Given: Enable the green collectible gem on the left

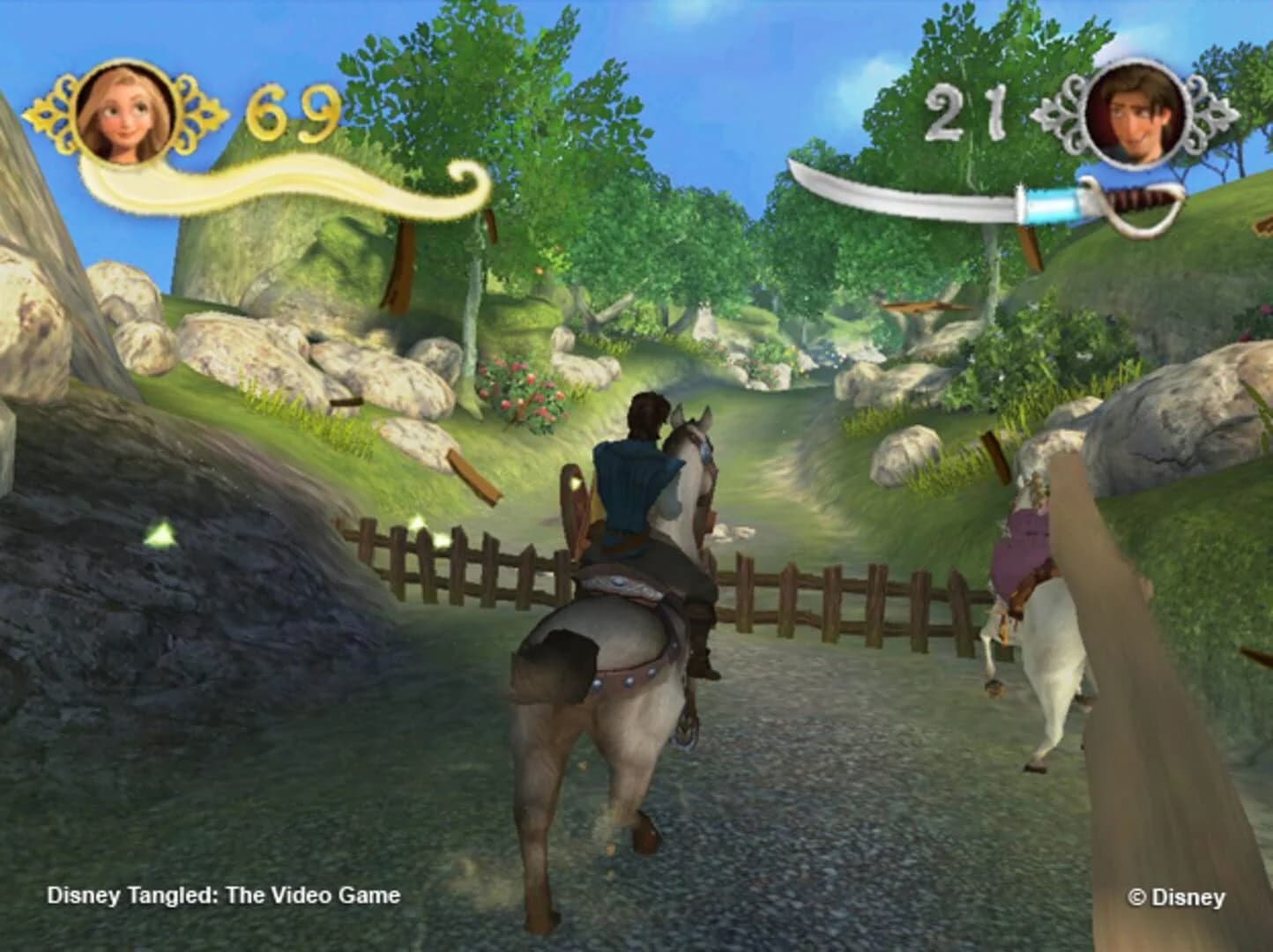Looking at the screenshot, I should 163,532.
